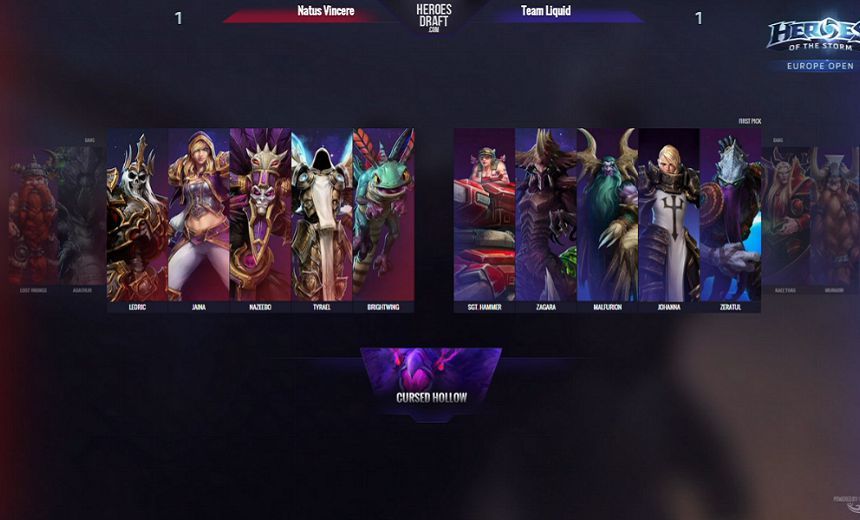The height and width of the screenshot is (520, 860).
Task: Select Tyrael from Natus Vincere's picks
Action: tap(321, 213)
